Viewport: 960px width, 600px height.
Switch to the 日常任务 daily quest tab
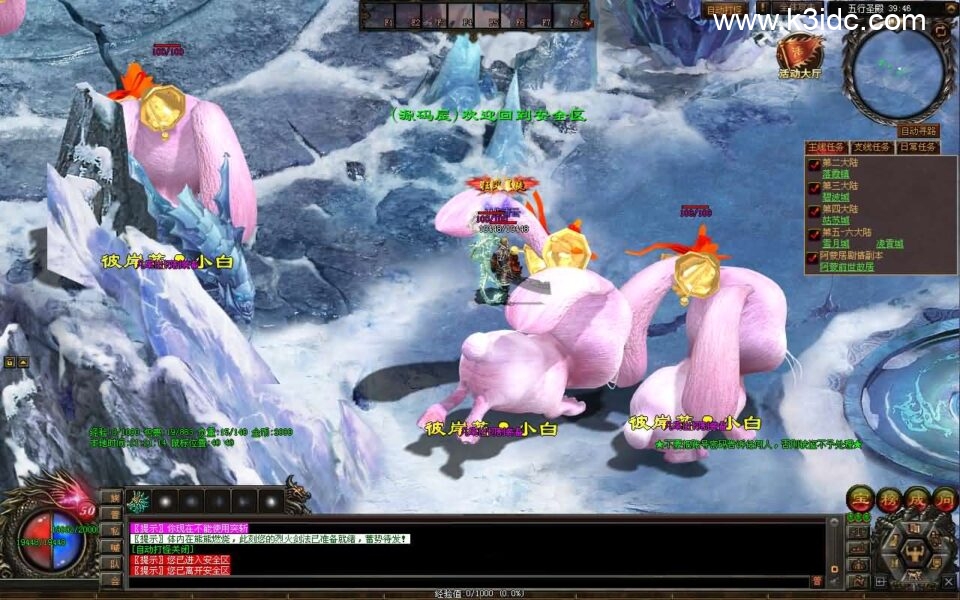pos(917,147)
